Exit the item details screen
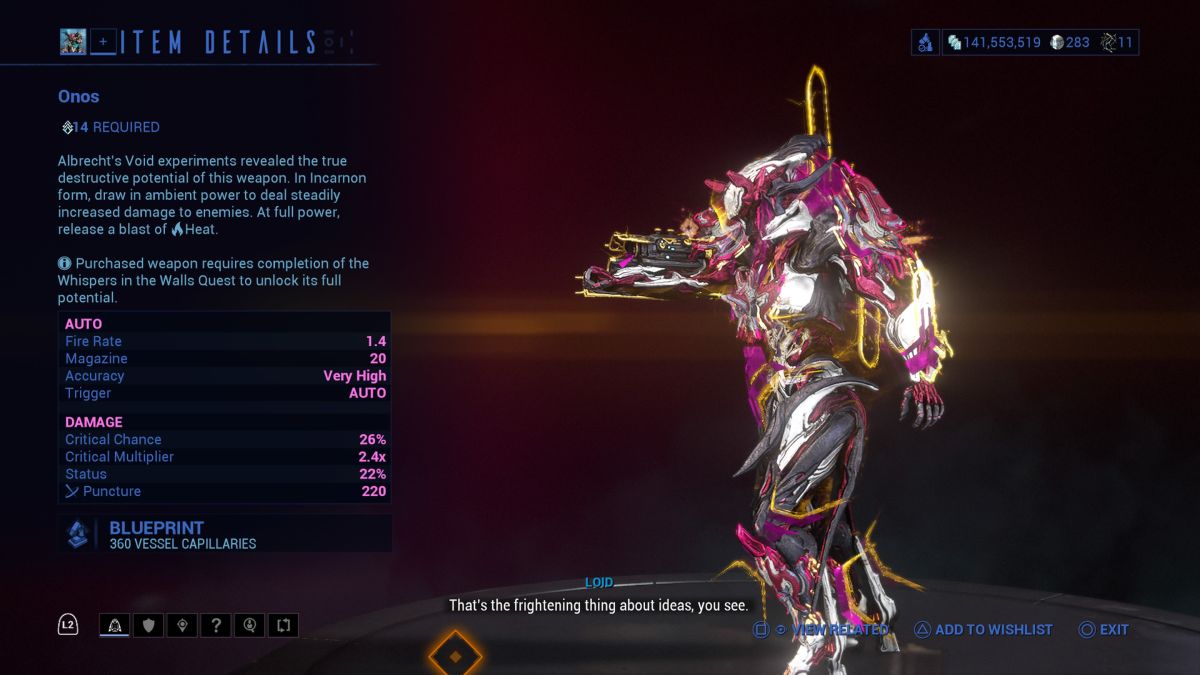The width and height of the screenshot is (1200, 675). (1104, 630)
